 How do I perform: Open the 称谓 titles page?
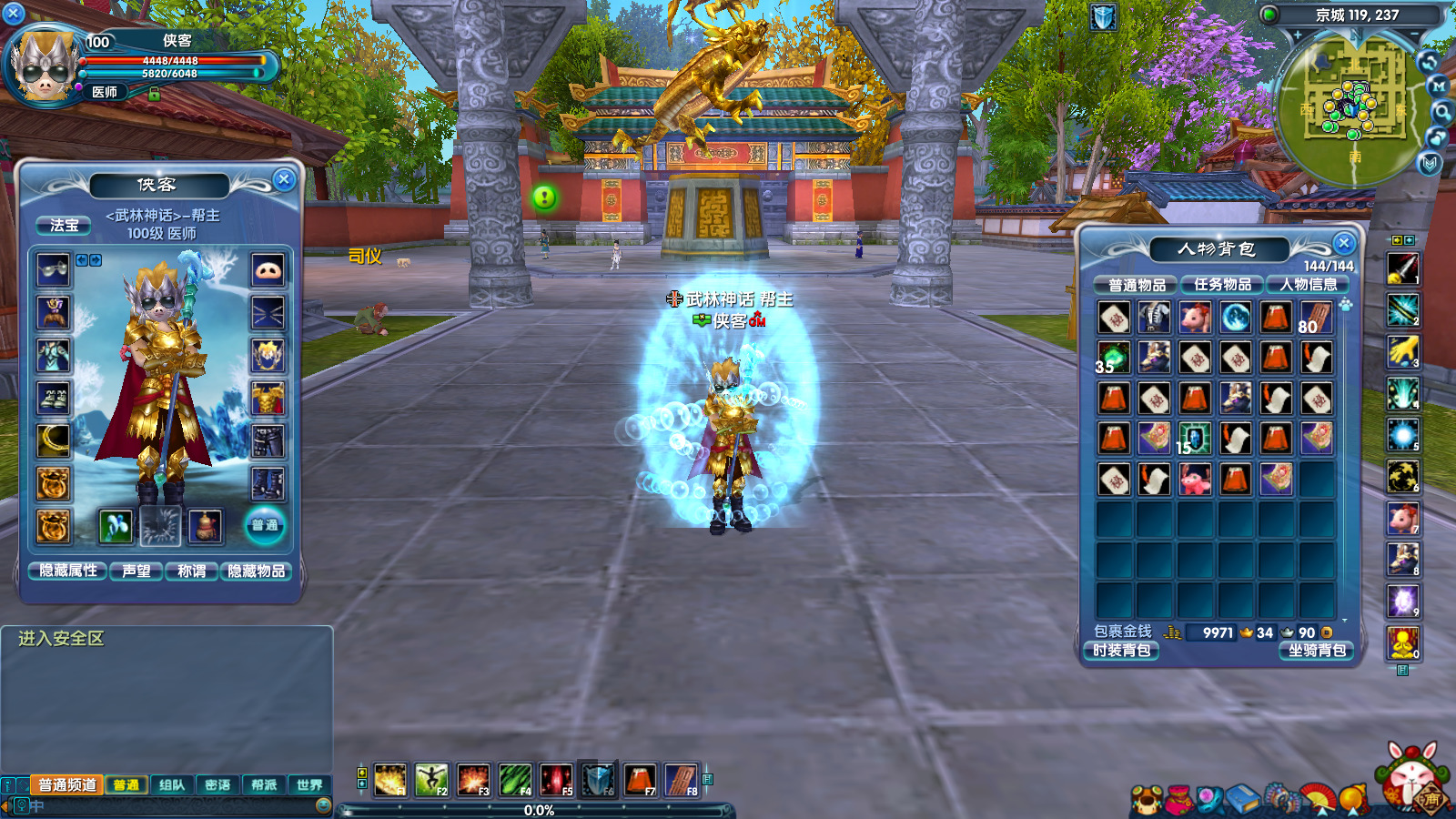(x=191, y=571)
